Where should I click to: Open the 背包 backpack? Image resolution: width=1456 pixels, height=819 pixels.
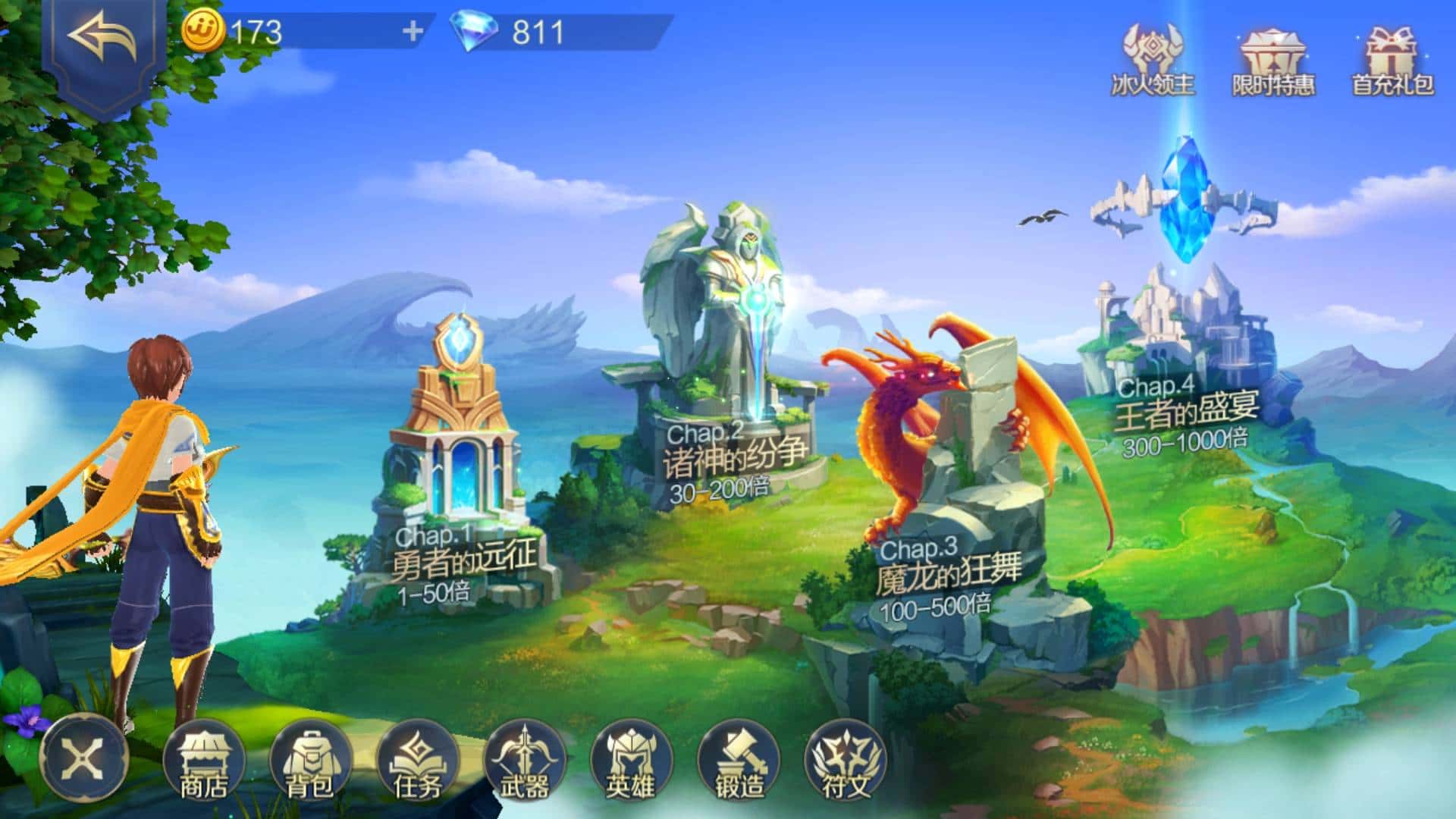(x=309, y=762)
